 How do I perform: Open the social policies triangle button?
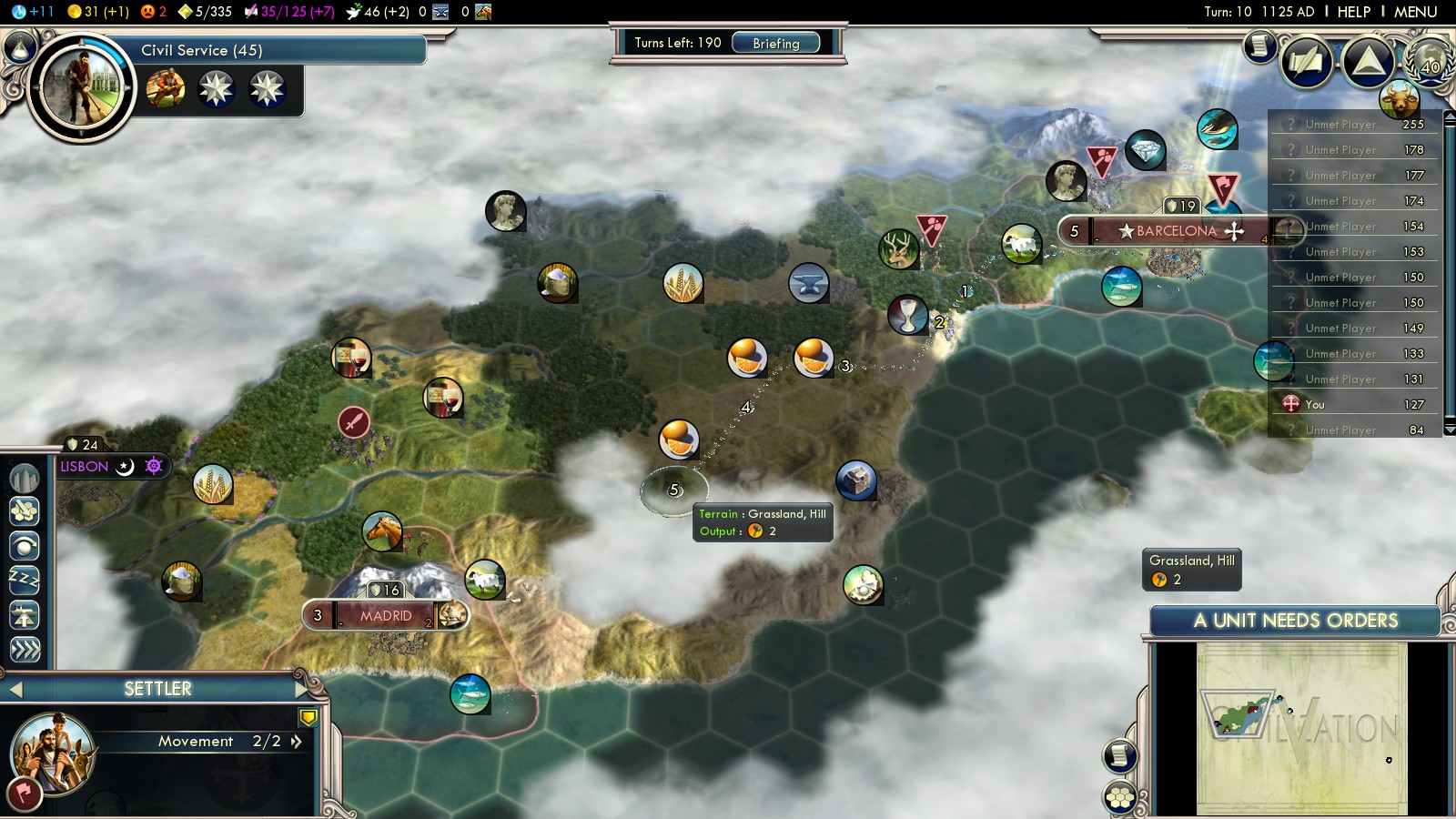coord(1368,62)
